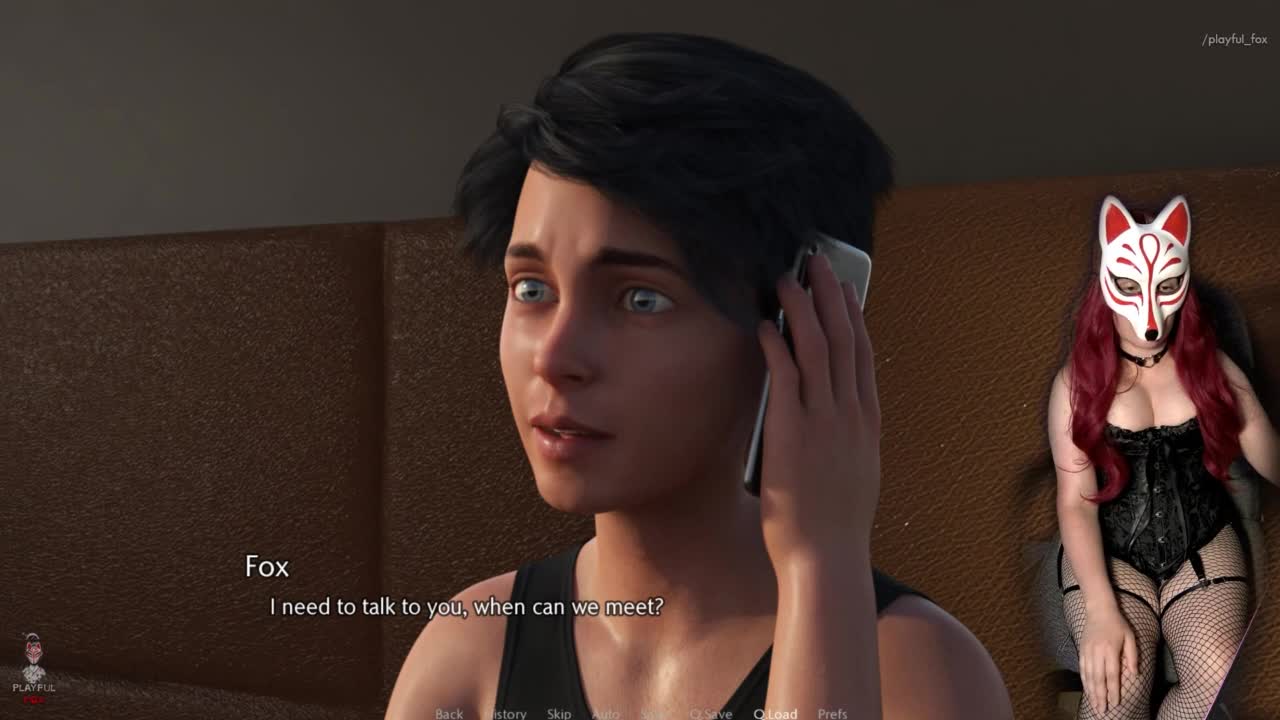Go back one line with Back
Image resolution: width=1280 pixels, height=720 pixels.
click(x=449, y=713)
